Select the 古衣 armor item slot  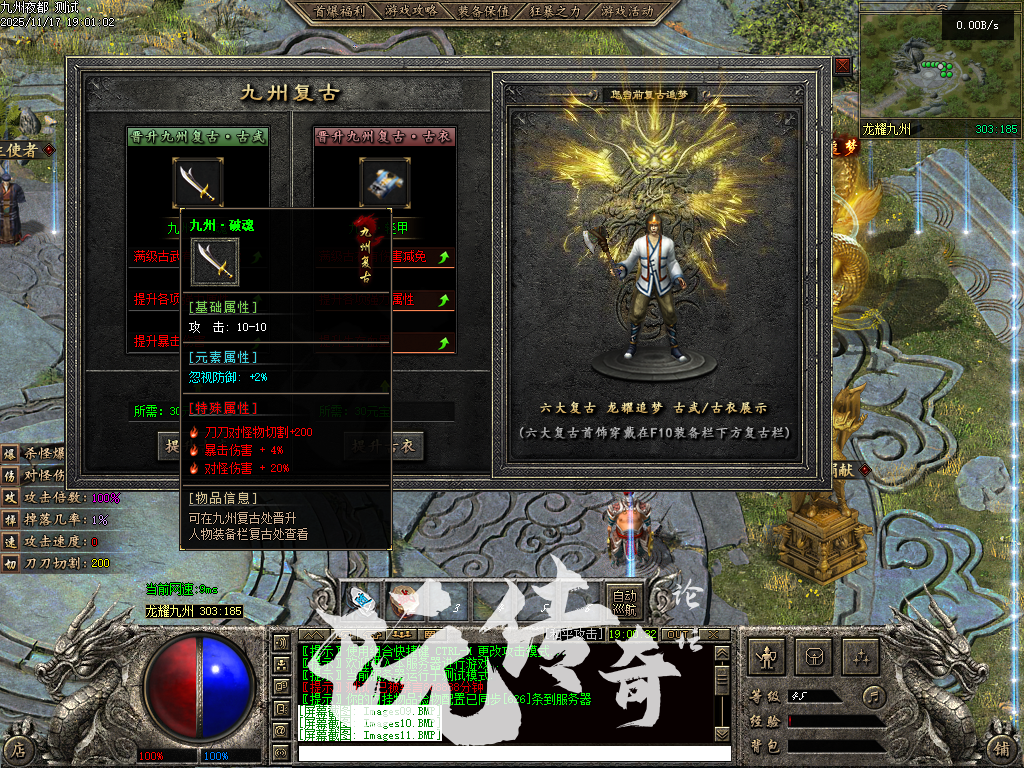click(385, 183)
